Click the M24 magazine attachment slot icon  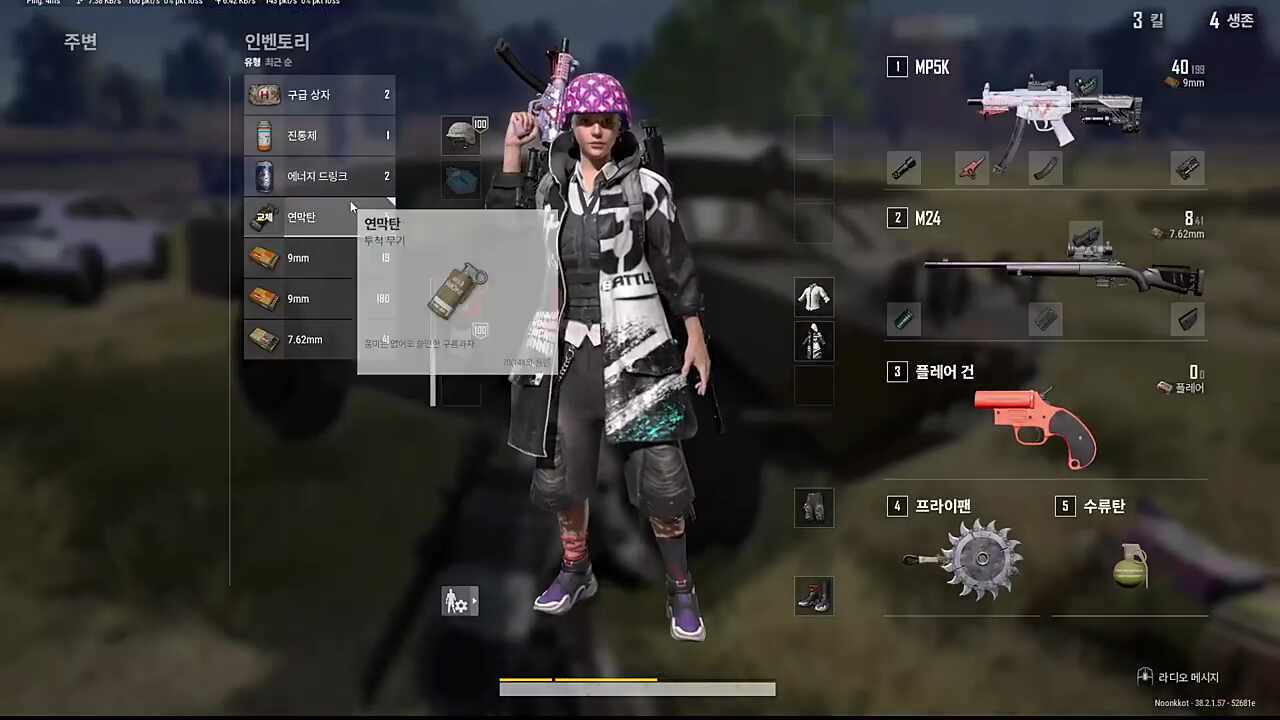point(1047,318)
